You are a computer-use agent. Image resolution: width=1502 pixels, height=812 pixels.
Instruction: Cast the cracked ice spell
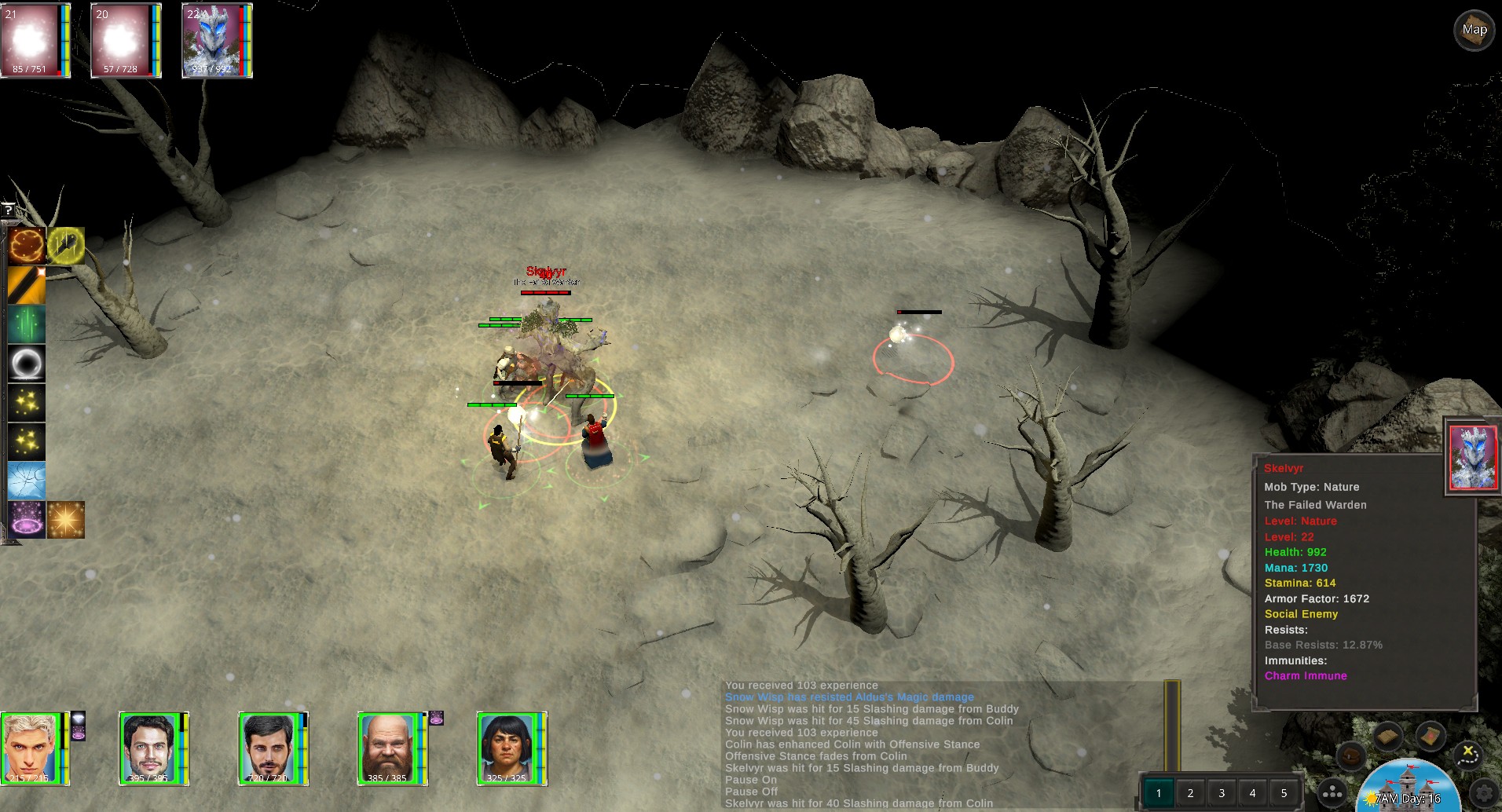click(27, 481)
